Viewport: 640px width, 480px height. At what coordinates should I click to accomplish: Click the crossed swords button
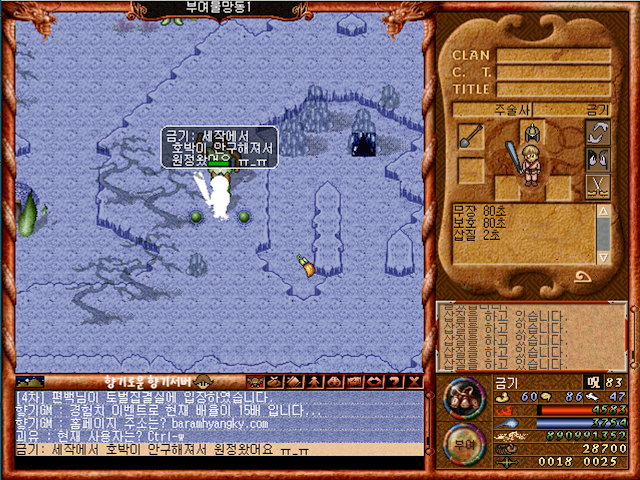point(598,186)
